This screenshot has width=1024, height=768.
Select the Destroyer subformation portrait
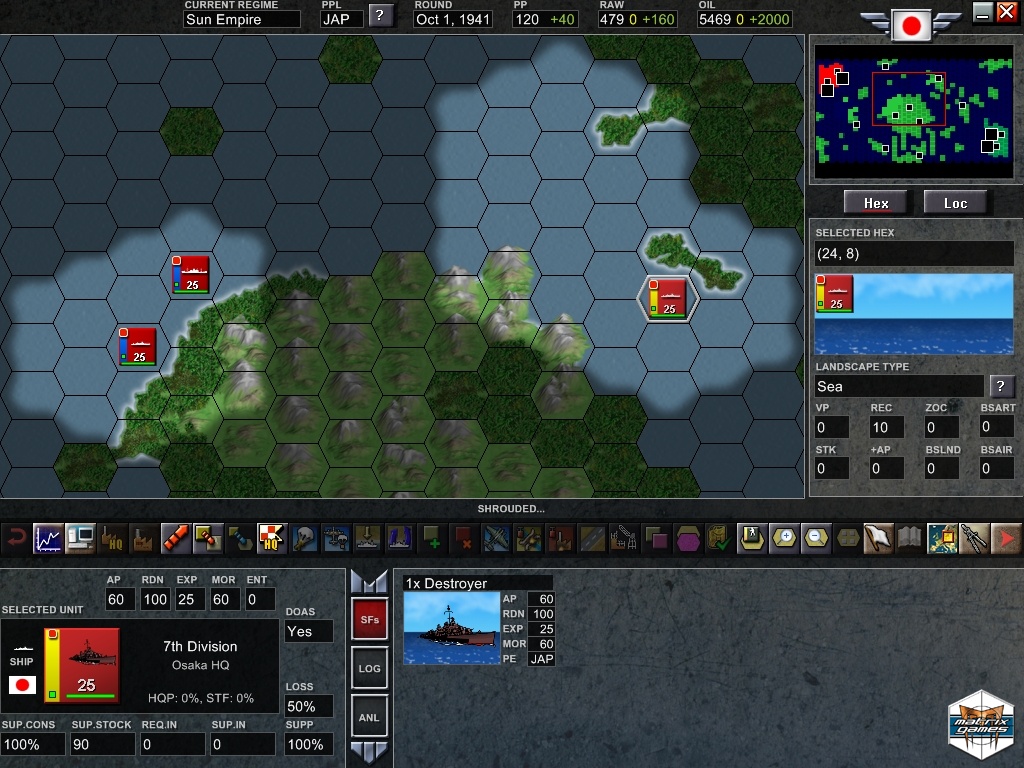(451, 628)
